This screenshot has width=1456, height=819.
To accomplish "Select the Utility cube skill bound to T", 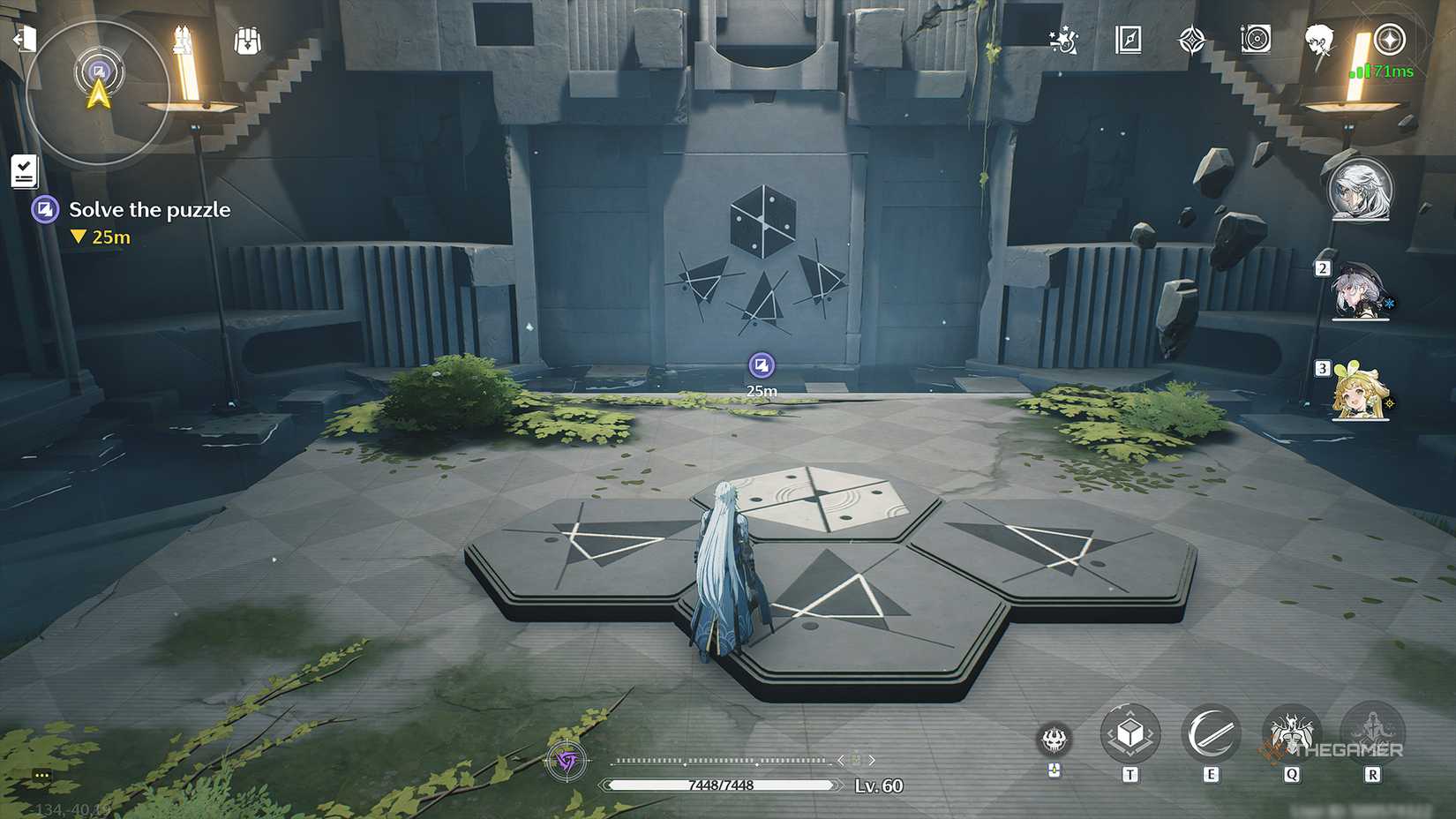I will tap(1130, 733).
